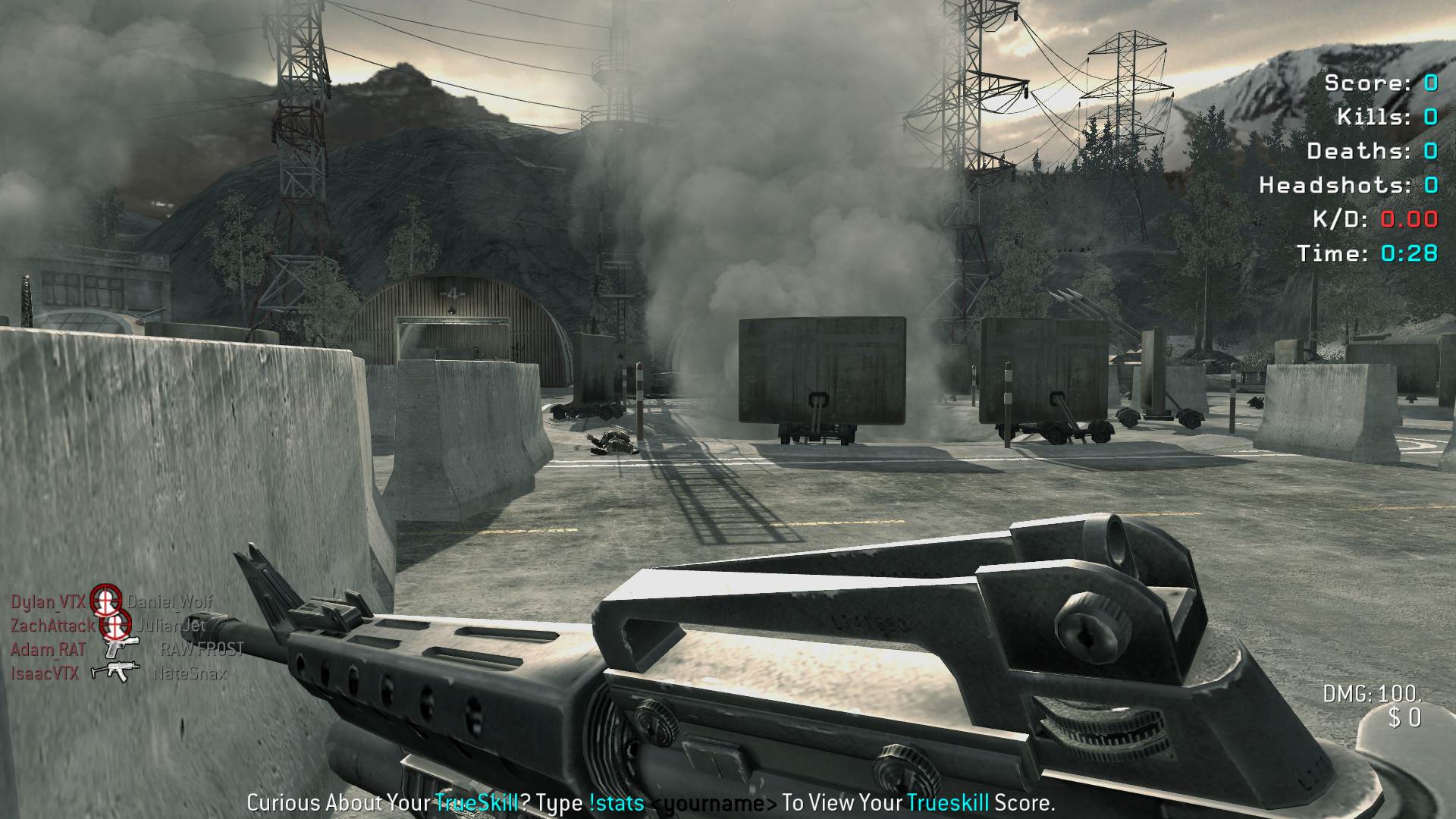The width and height of the screenshot is (1456, 819).
Task: Select IsaacVTX in the killfeed
Action: pyautogui.click(x=45, y=673)
